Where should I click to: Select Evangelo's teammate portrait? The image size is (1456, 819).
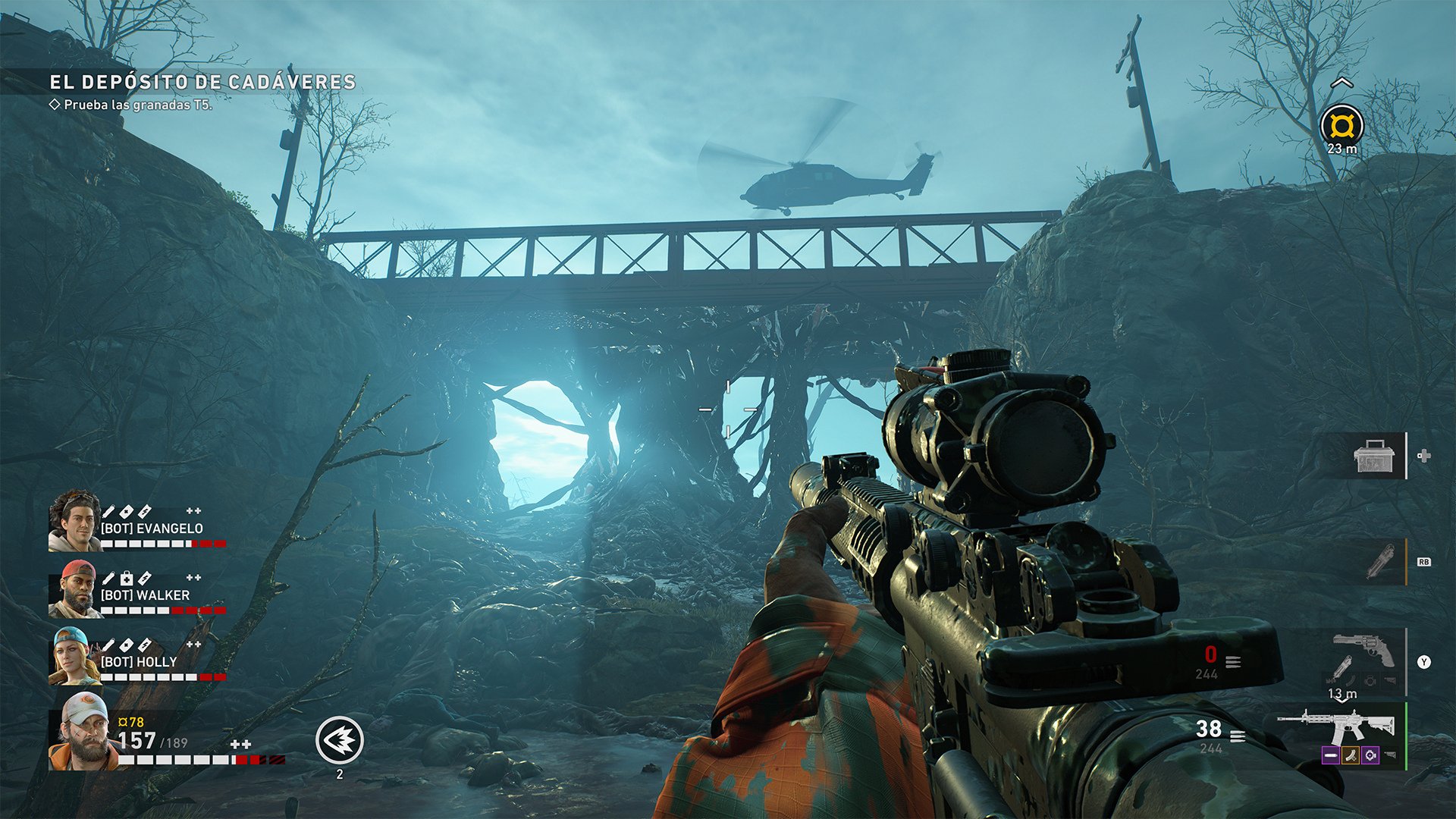click(x=74, y=521)
